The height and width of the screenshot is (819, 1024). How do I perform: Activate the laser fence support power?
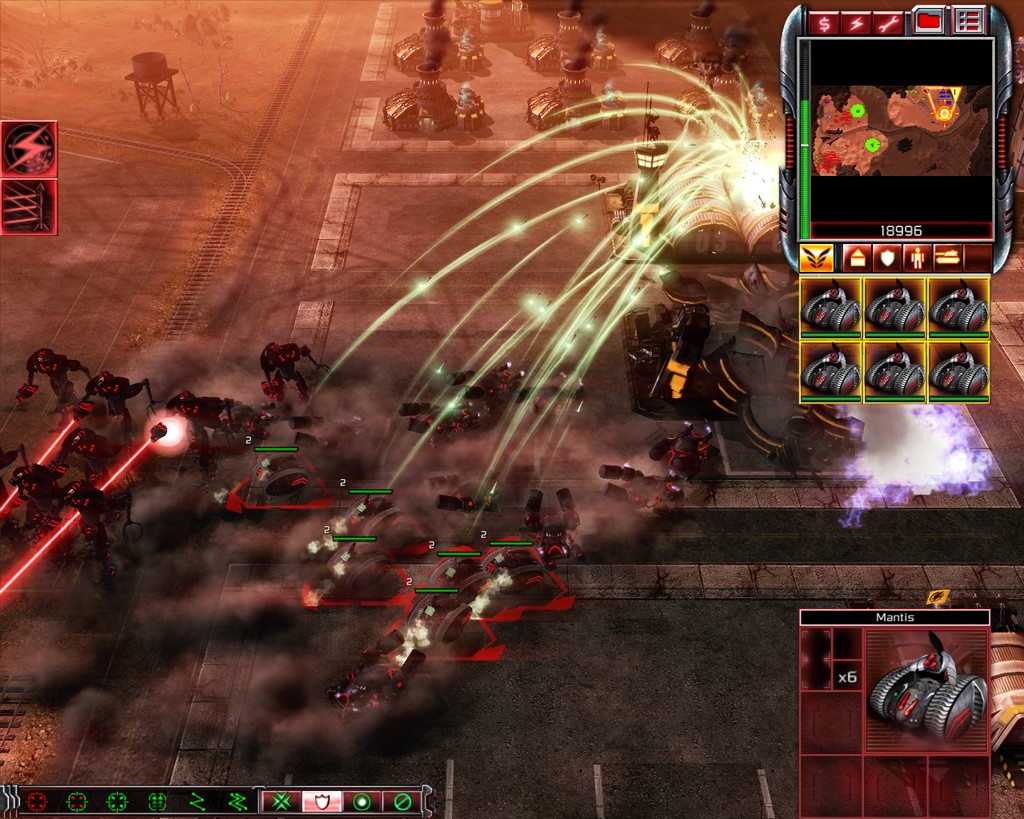click(x=29, y=207)
